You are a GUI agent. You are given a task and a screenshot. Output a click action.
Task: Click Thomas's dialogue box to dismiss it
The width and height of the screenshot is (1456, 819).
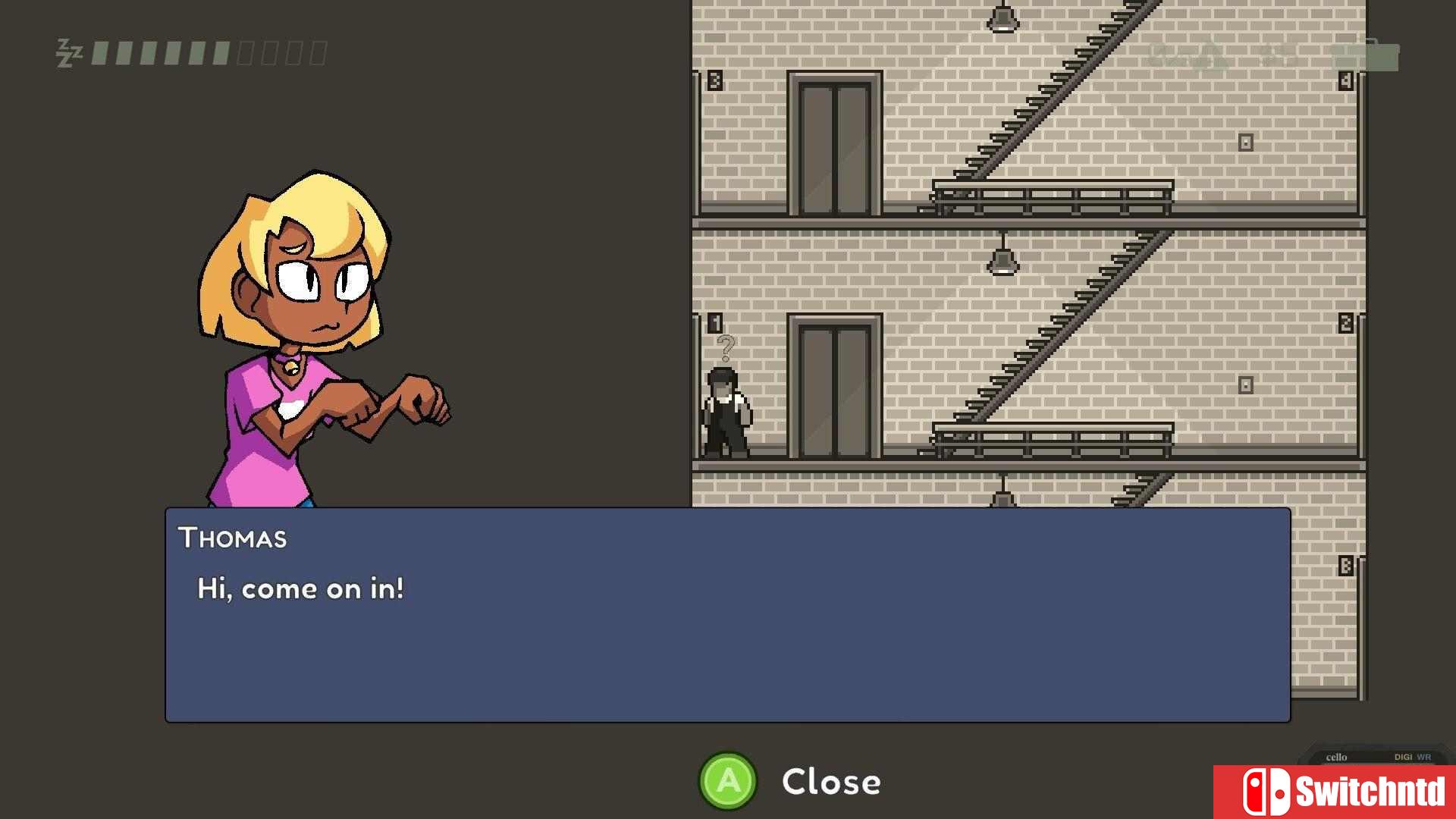click(x=727, y=614)
